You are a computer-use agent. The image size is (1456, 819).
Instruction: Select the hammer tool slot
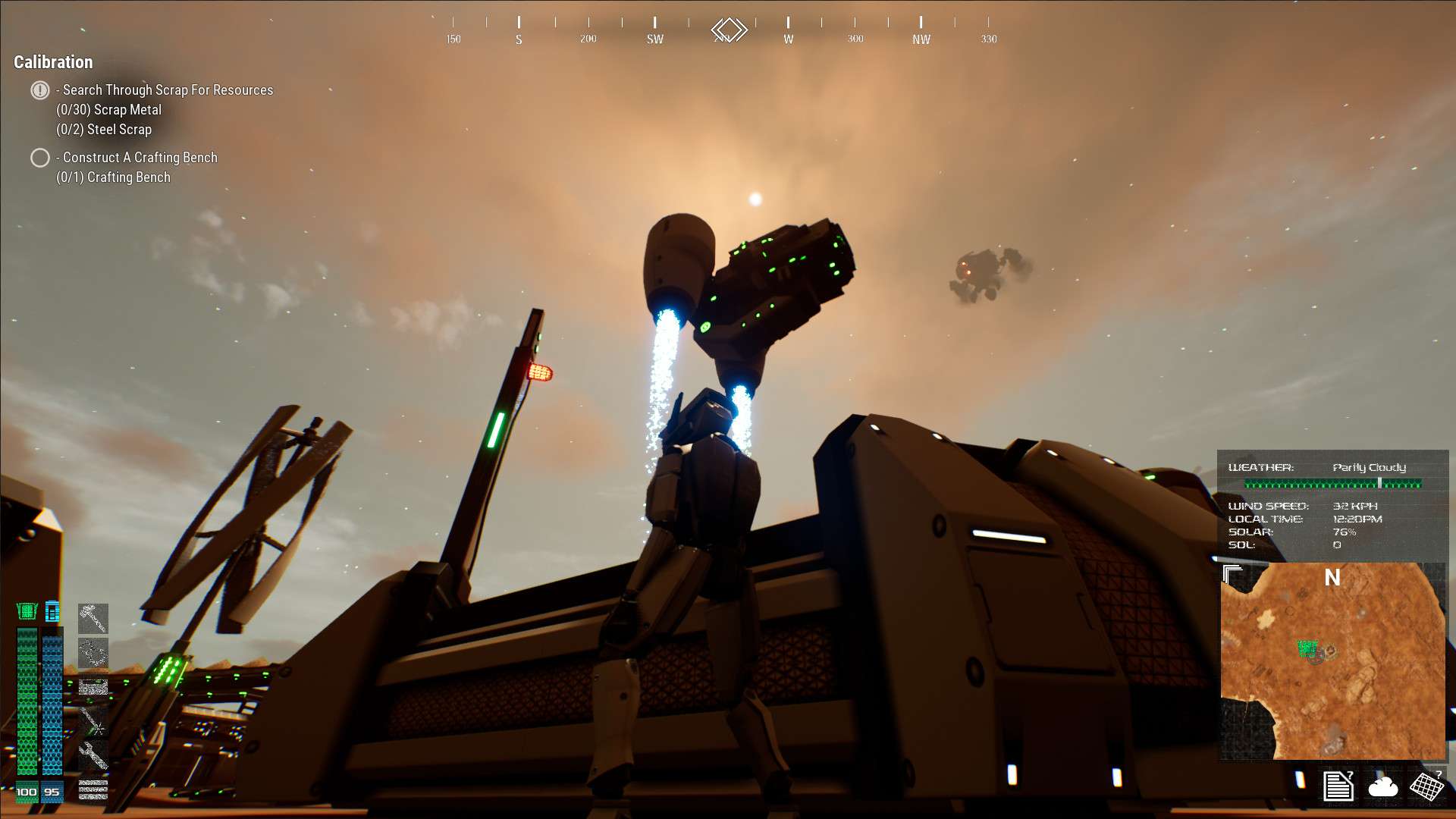point(93,618)
